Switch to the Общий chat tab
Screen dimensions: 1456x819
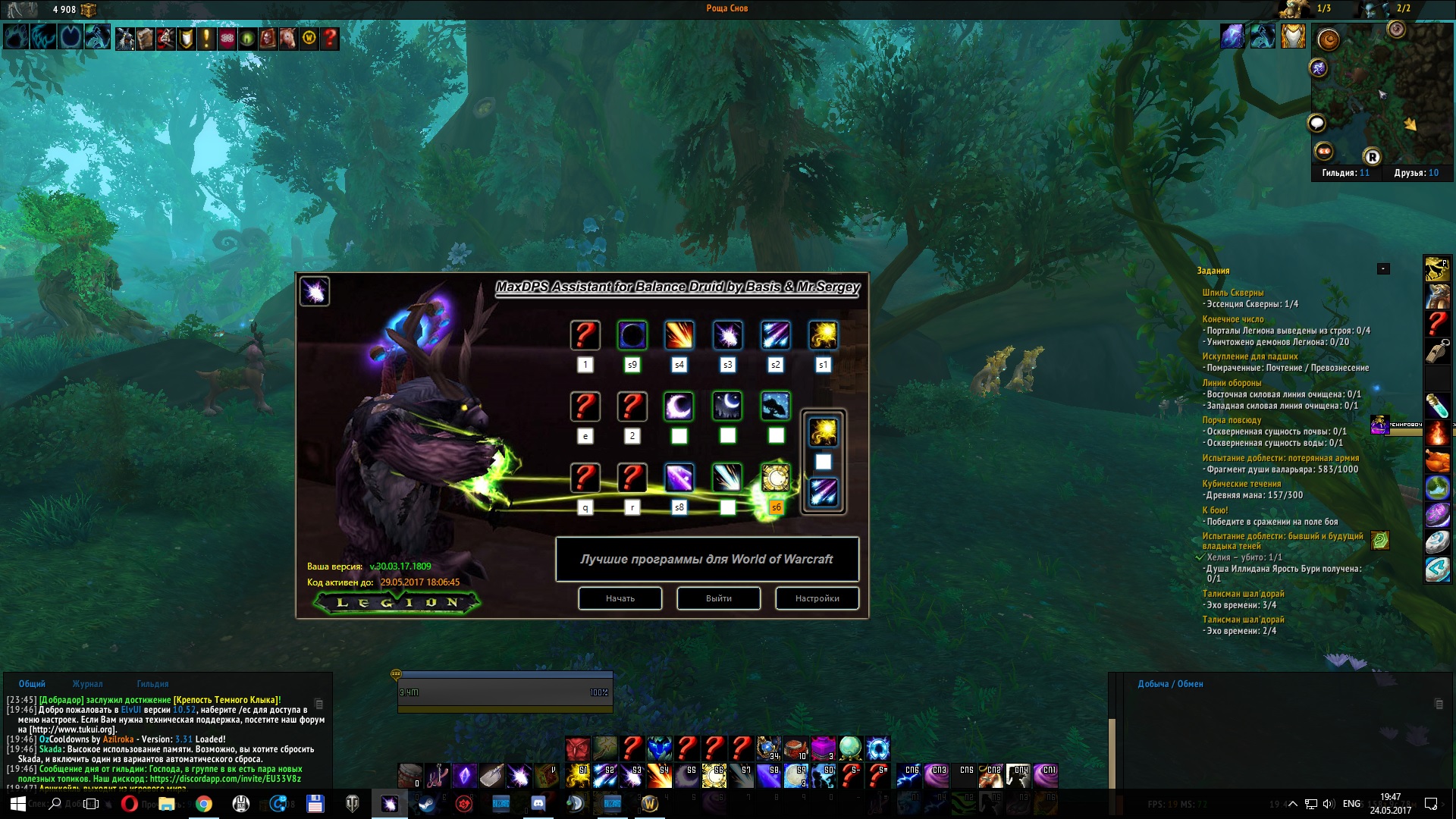(x=32, y=684)
